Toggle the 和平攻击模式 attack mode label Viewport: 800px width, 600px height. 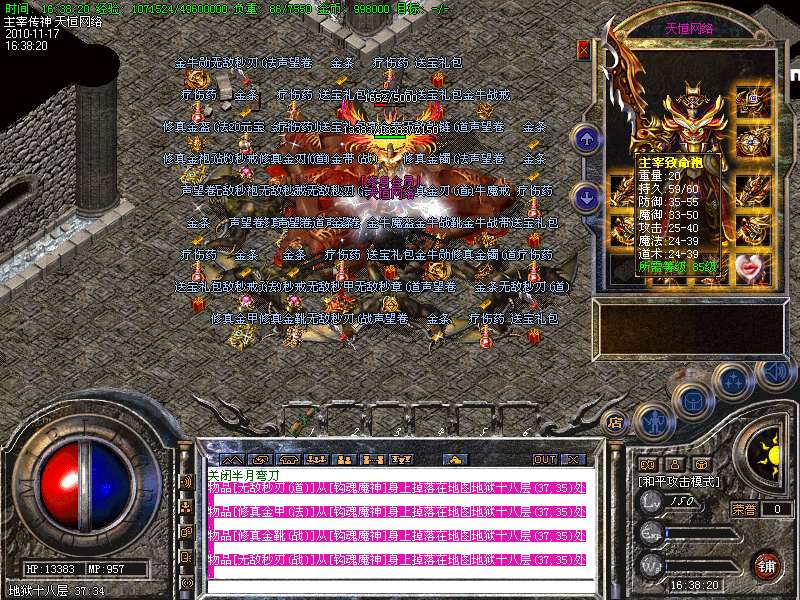click(x=675, y=481)
